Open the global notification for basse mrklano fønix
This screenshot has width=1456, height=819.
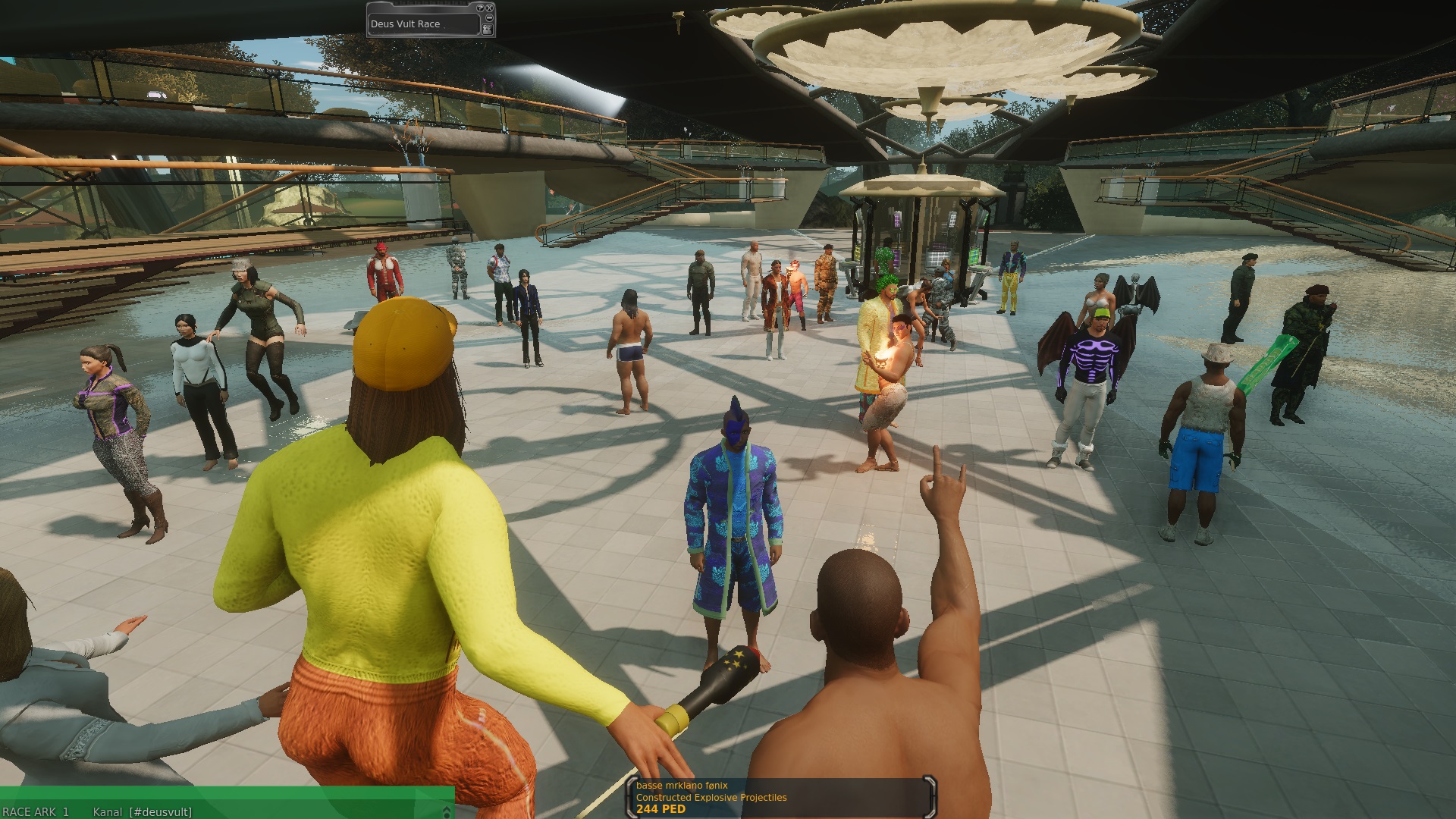(x=781, y=798)
